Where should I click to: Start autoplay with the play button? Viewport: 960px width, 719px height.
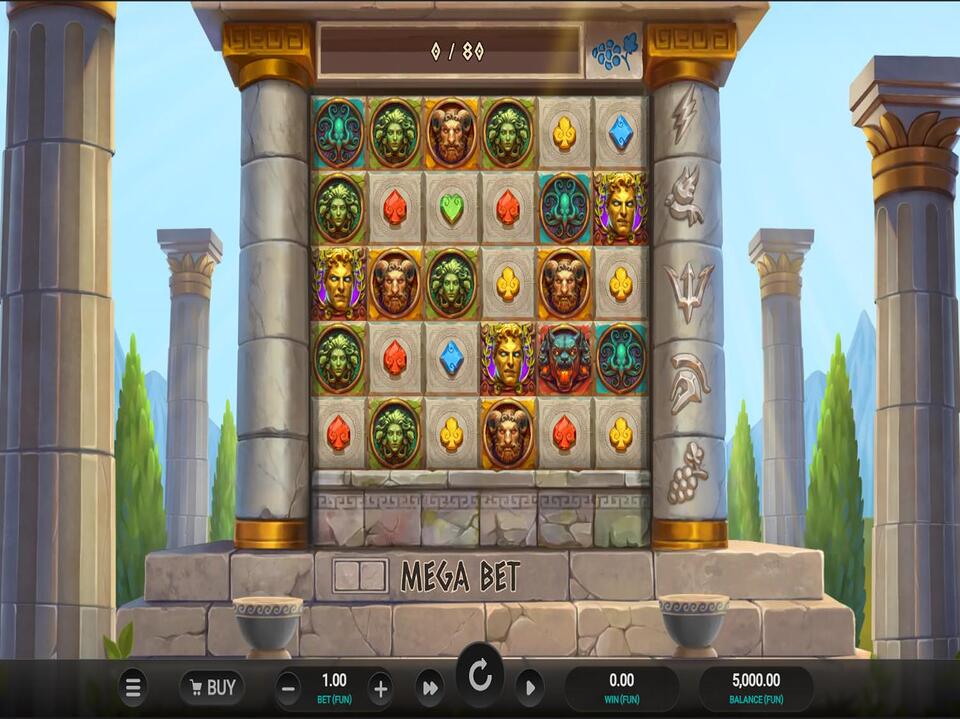tap(530, 688)
